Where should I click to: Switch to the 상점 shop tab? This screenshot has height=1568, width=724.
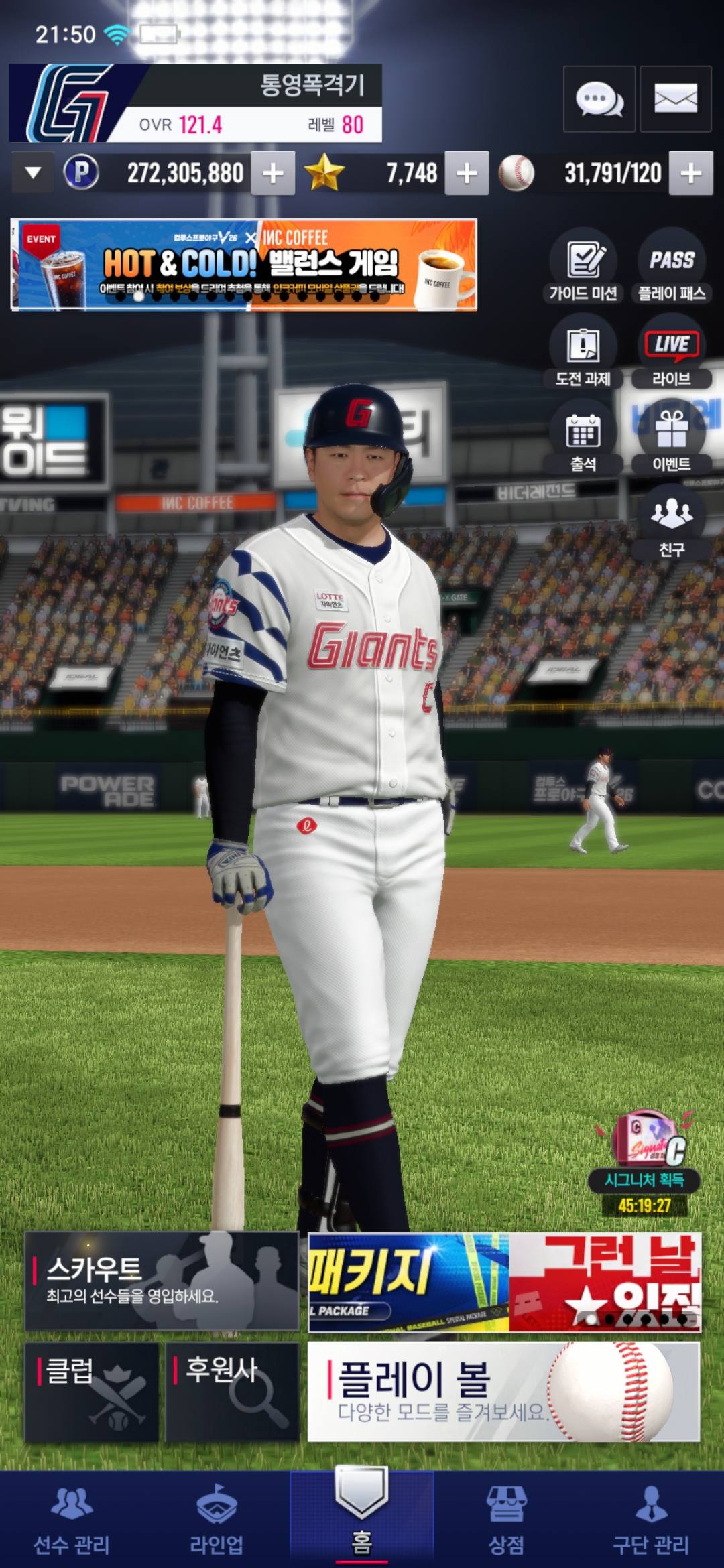click(x=506, y=1520)
